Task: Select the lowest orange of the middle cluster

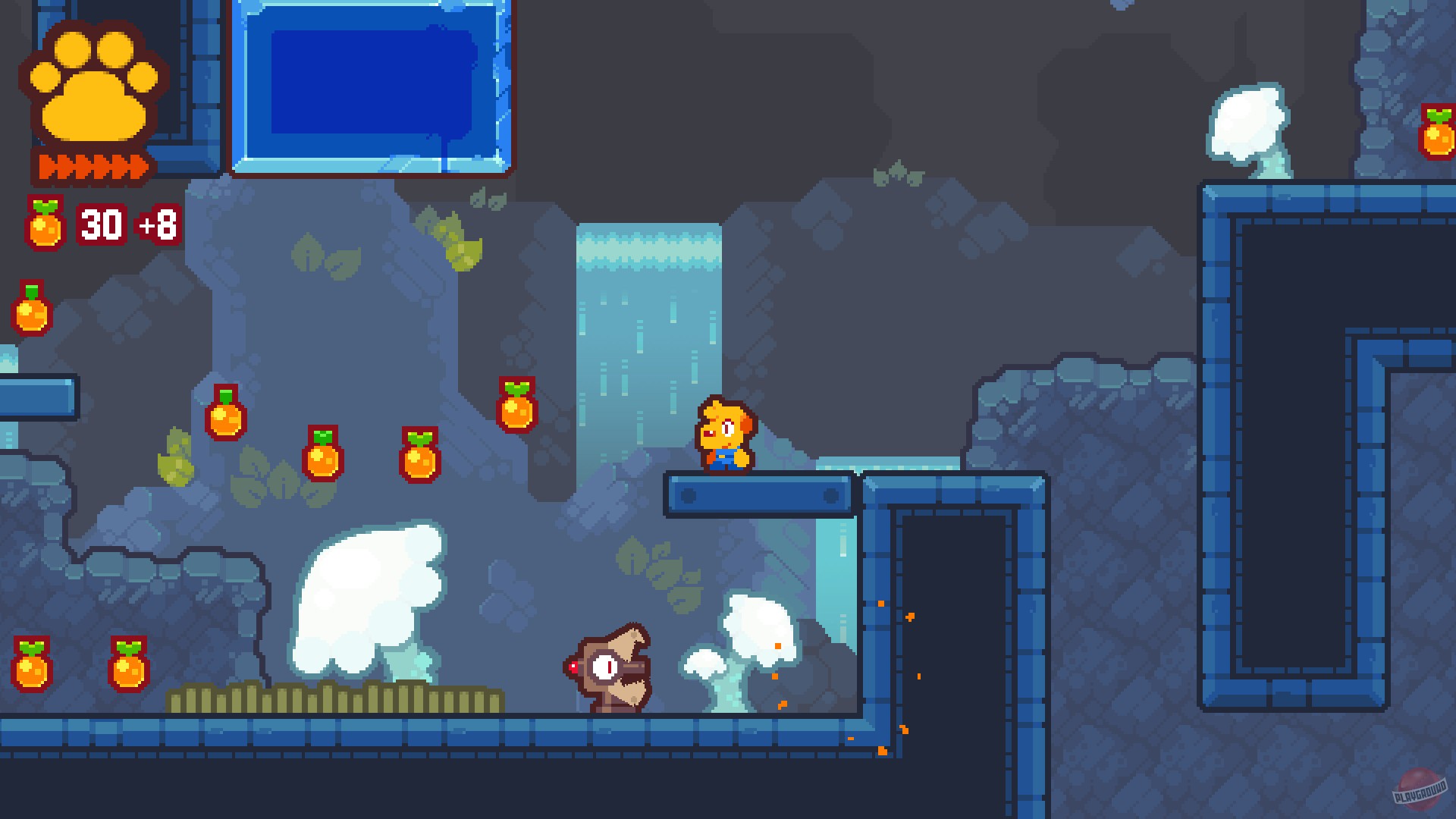Action: (x=419, y=457)
